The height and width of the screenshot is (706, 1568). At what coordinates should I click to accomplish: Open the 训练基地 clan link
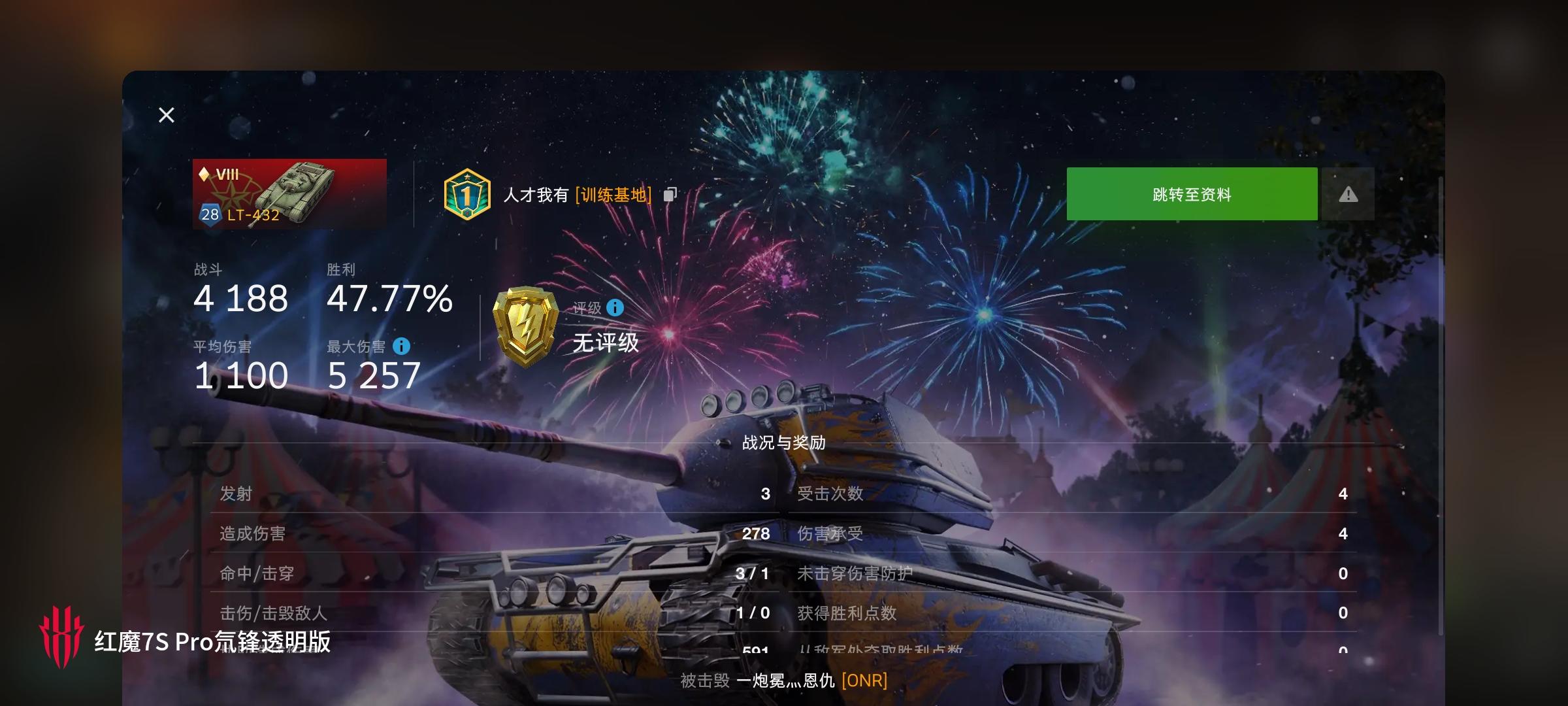click(613, 195)
